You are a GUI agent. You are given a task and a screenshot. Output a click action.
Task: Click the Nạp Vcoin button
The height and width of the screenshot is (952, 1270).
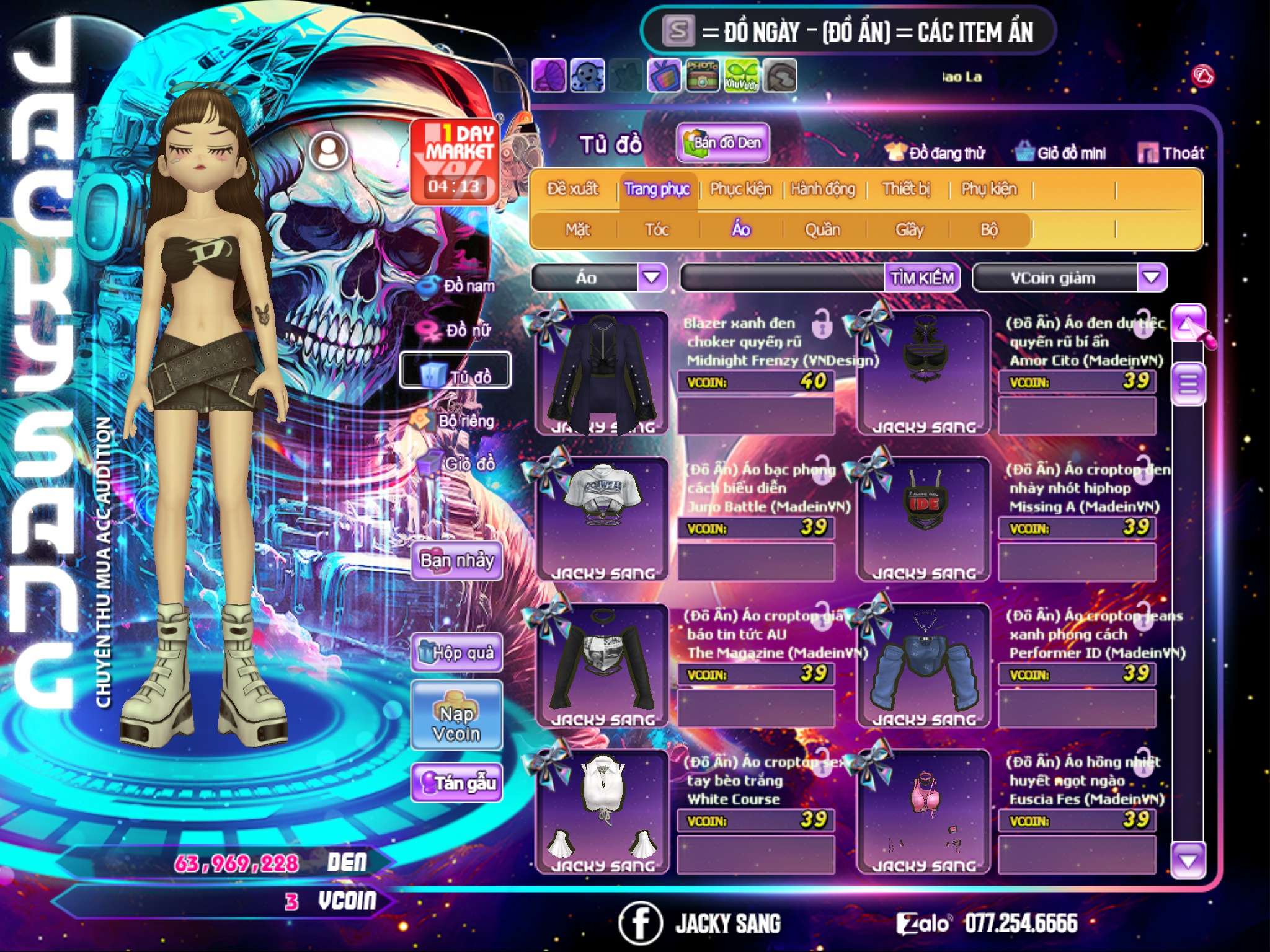click(x=456, y=723)
